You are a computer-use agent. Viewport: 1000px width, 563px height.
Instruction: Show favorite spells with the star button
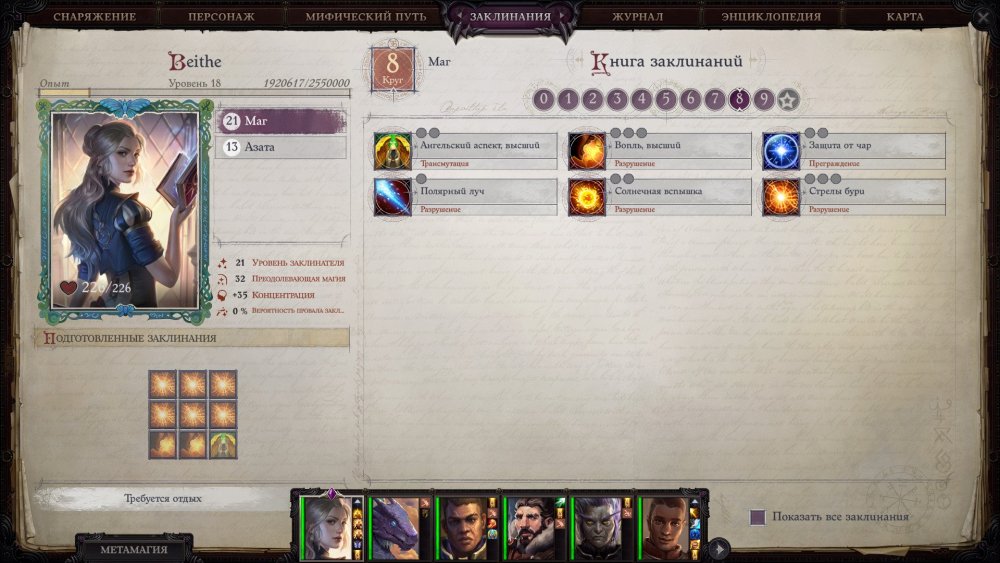click(x=788, y=99)
